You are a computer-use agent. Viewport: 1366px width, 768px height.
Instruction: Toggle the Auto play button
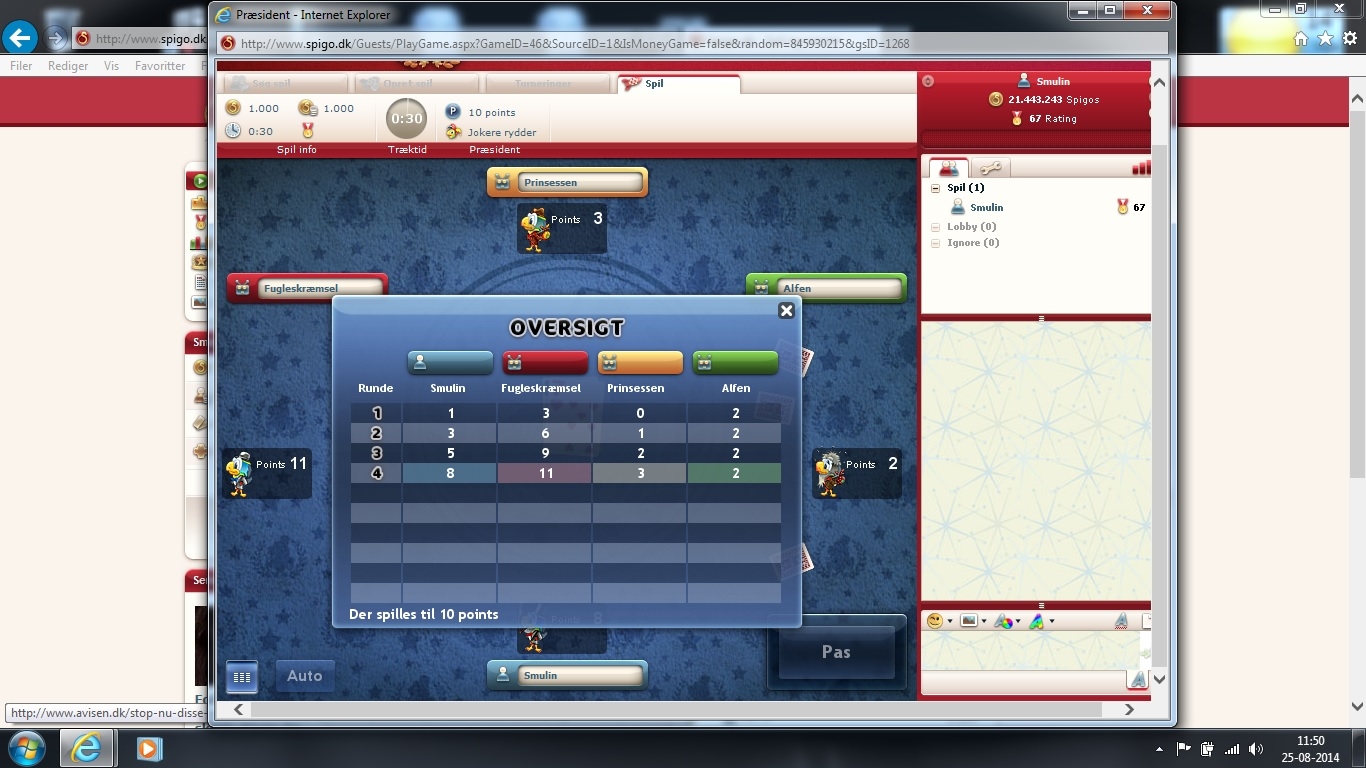(x=305, y=676)
